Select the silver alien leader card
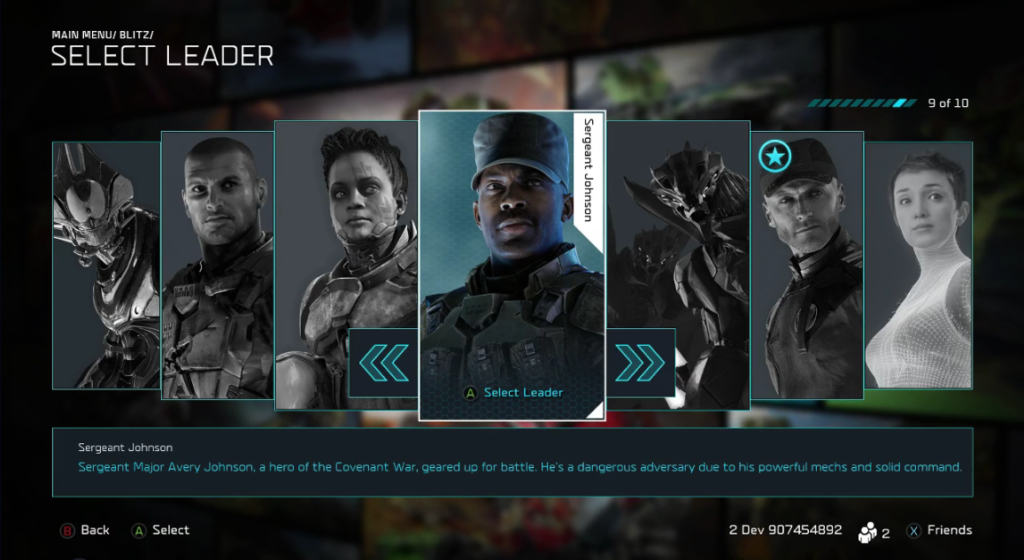The image size is (1024, 560). click(x=106, y=265)
